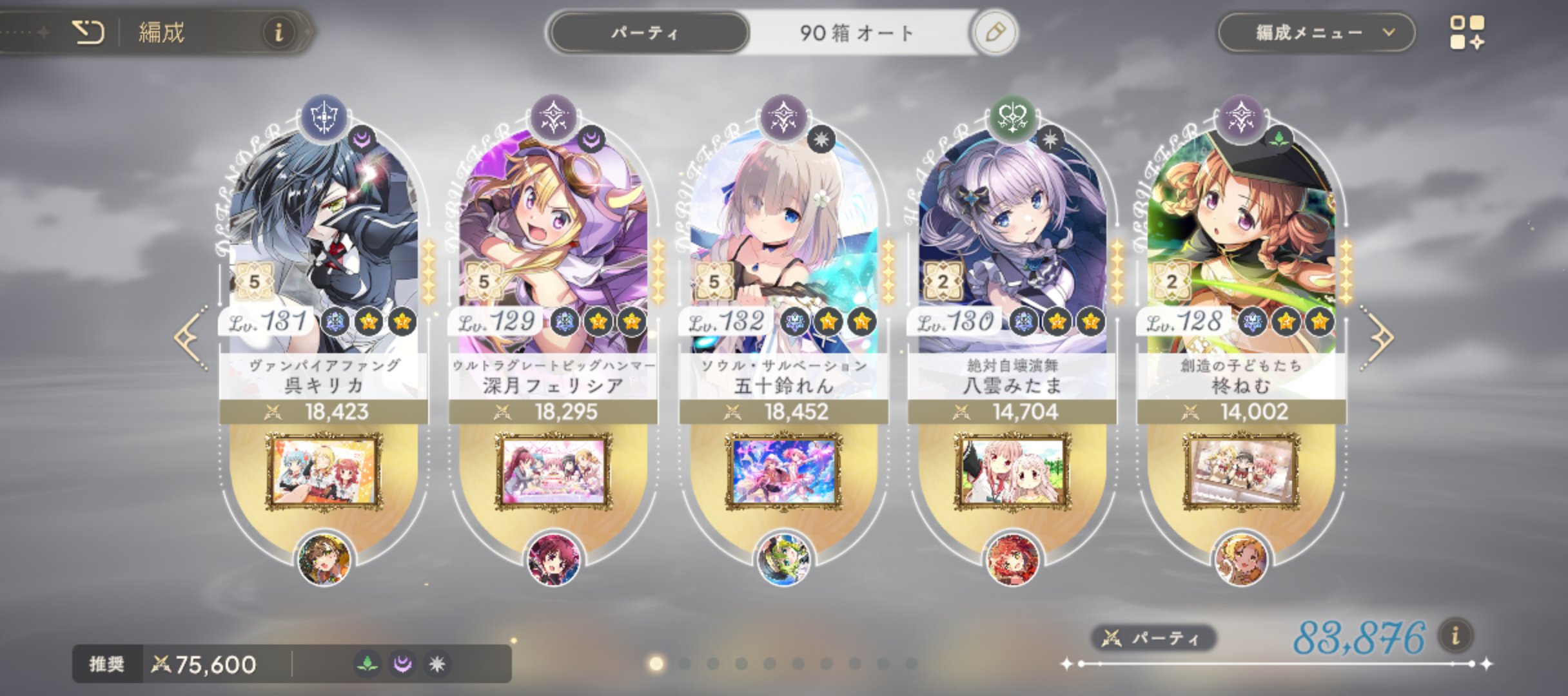Open the framed portrait under 呉キリカ

[324, 472]
